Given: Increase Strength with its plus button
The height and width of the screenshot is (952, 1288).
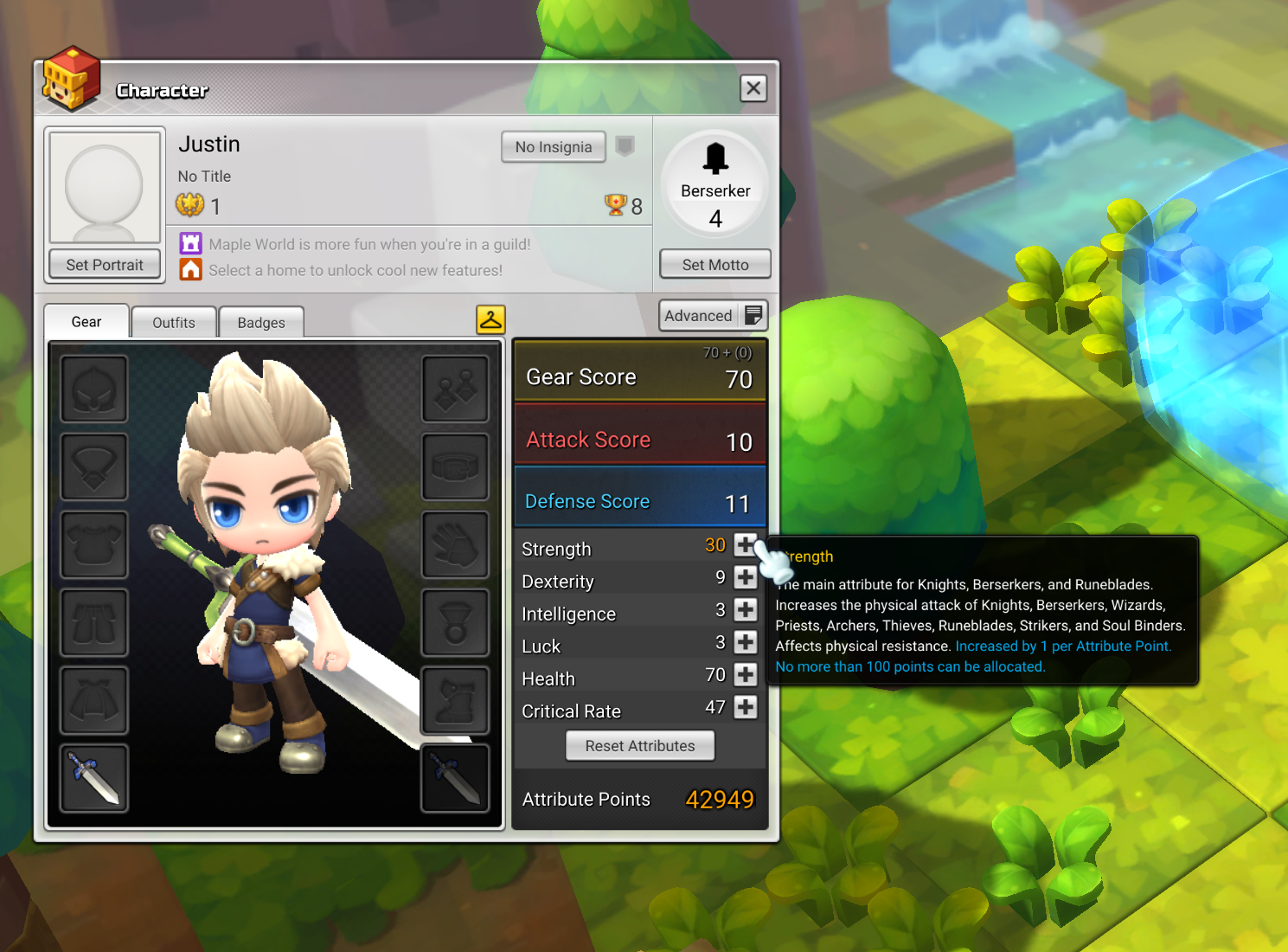Looking at the screenshot, I should pos(745,545).
